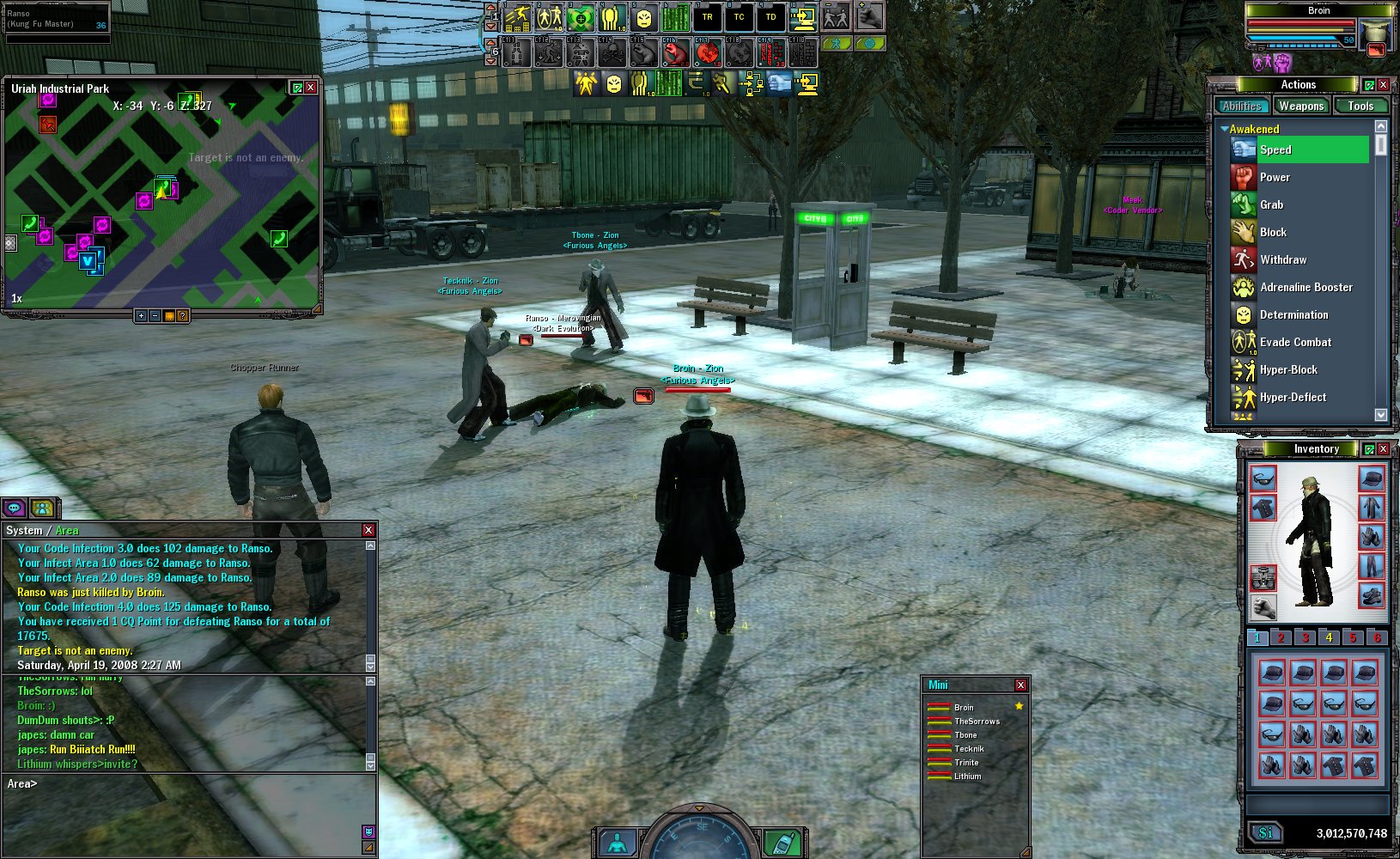Close the Actions window

(1383, 85)
